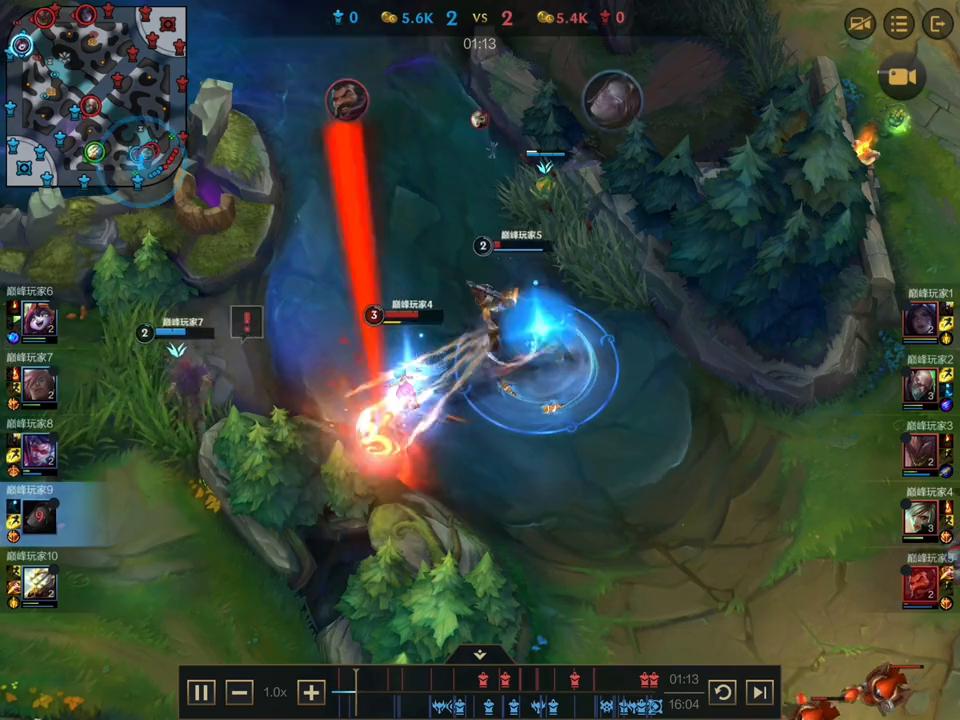Jump to the first red kill marker on timeline
Image resolution: width=960 pixels, height=720 pixels.
click(x=483, y=680)
